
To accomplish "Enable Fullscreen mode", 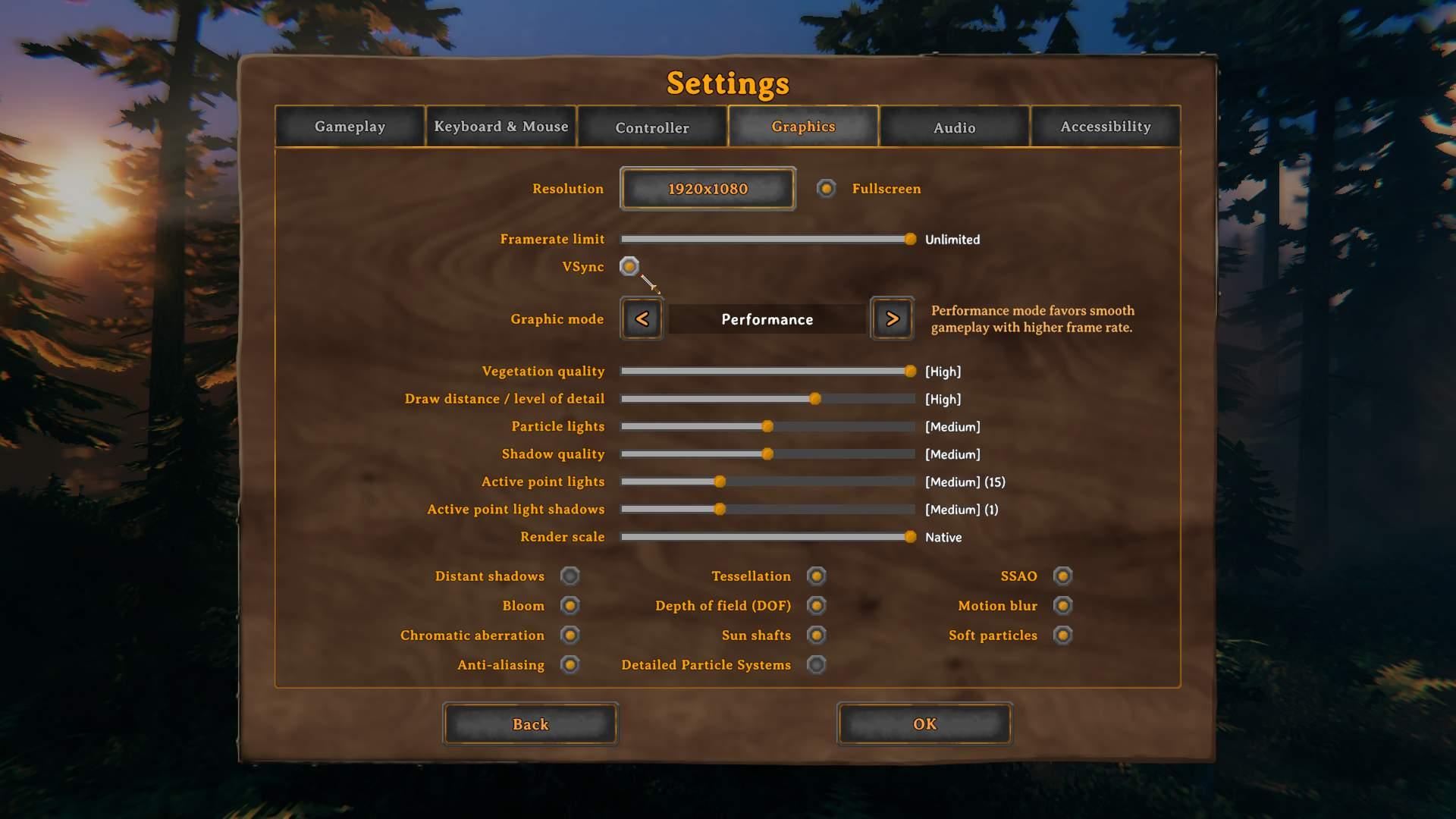I will click(826, 189).
